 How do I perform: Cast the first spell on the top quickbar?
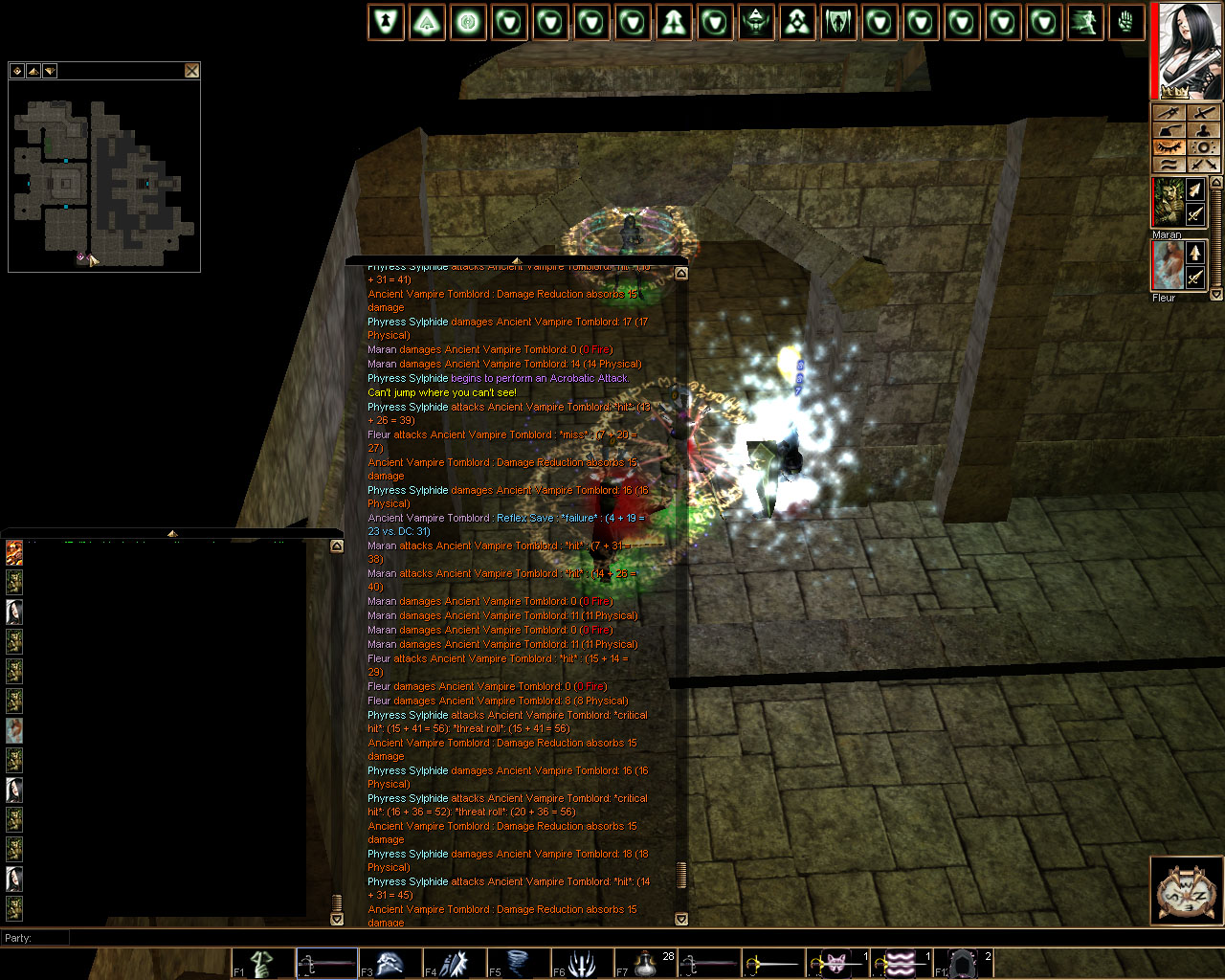[386, 21]
